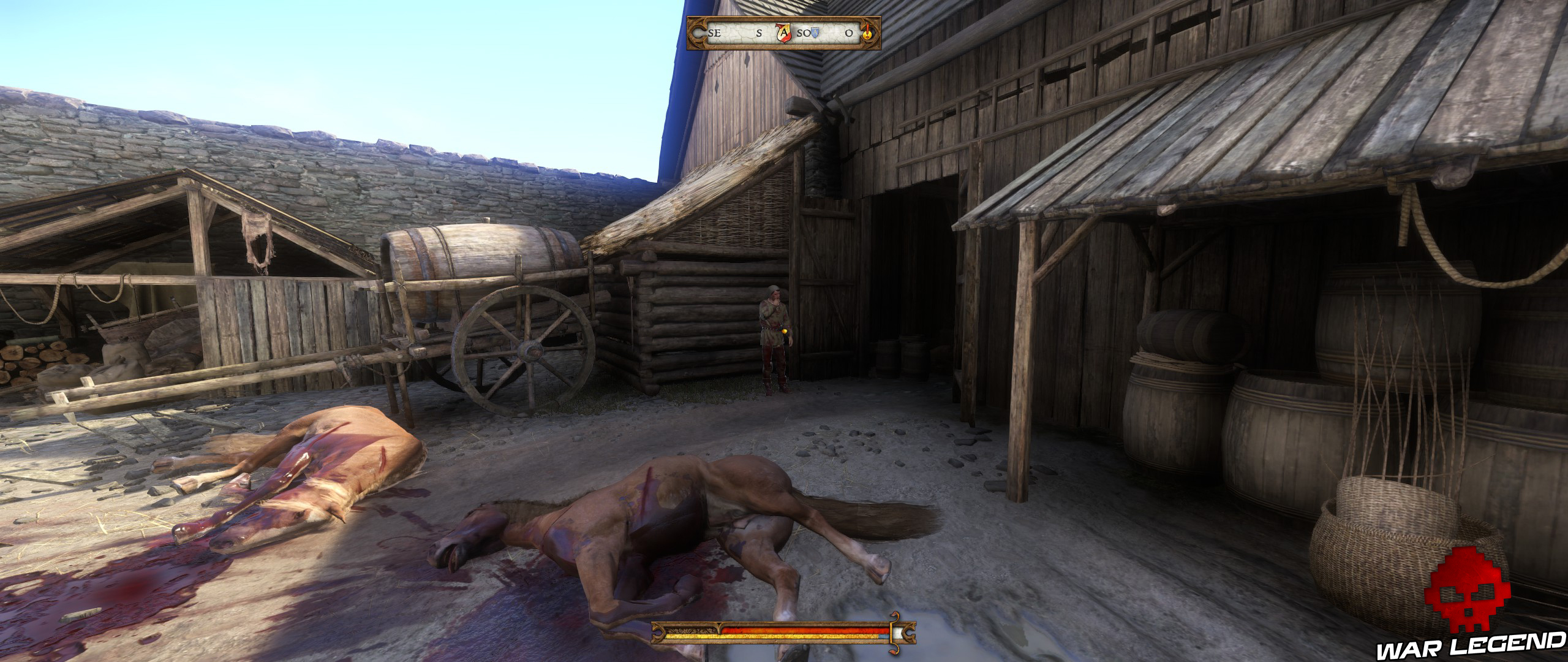
Task: Click the SE direction label on compass
Action: coord(715,34)
